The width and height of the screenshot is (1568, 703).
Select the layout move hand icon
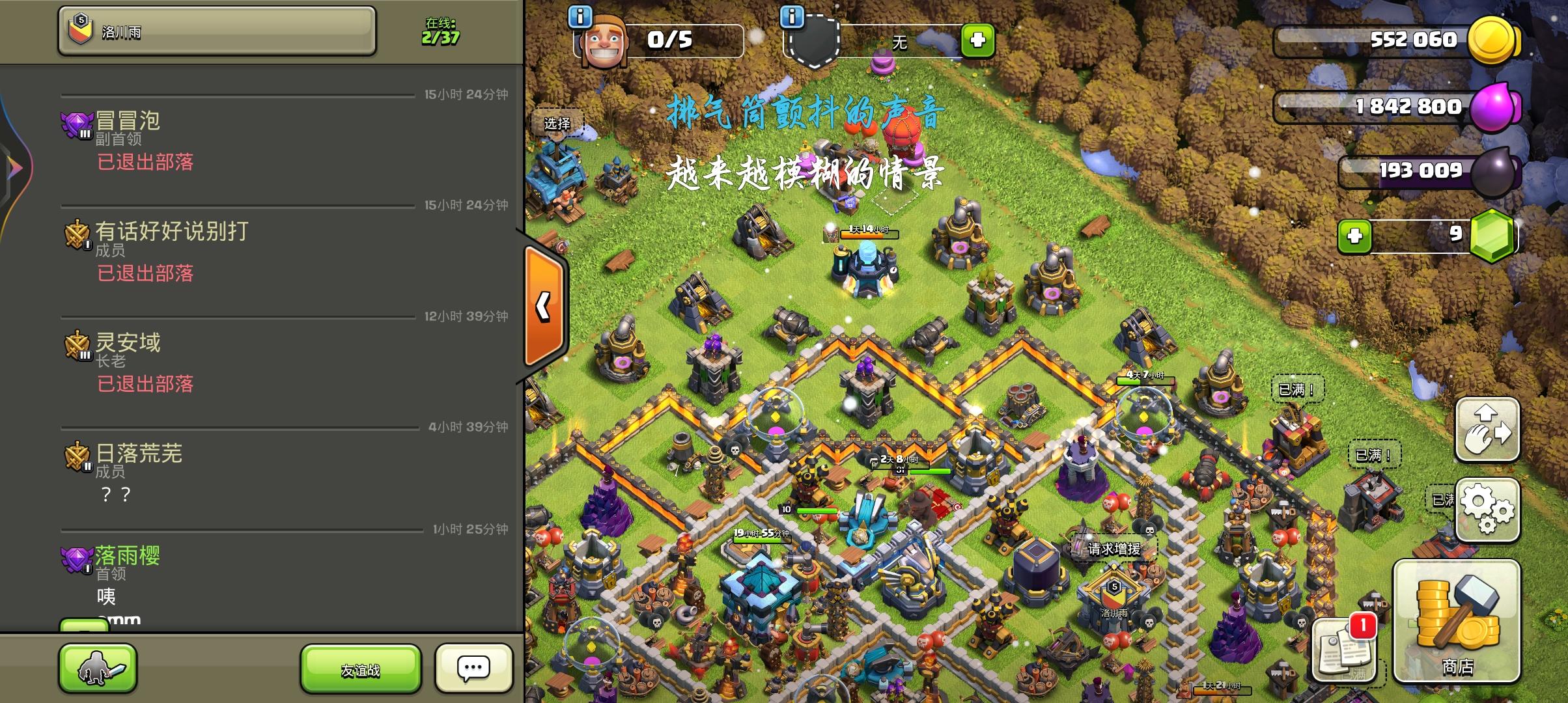(1487, 430)
